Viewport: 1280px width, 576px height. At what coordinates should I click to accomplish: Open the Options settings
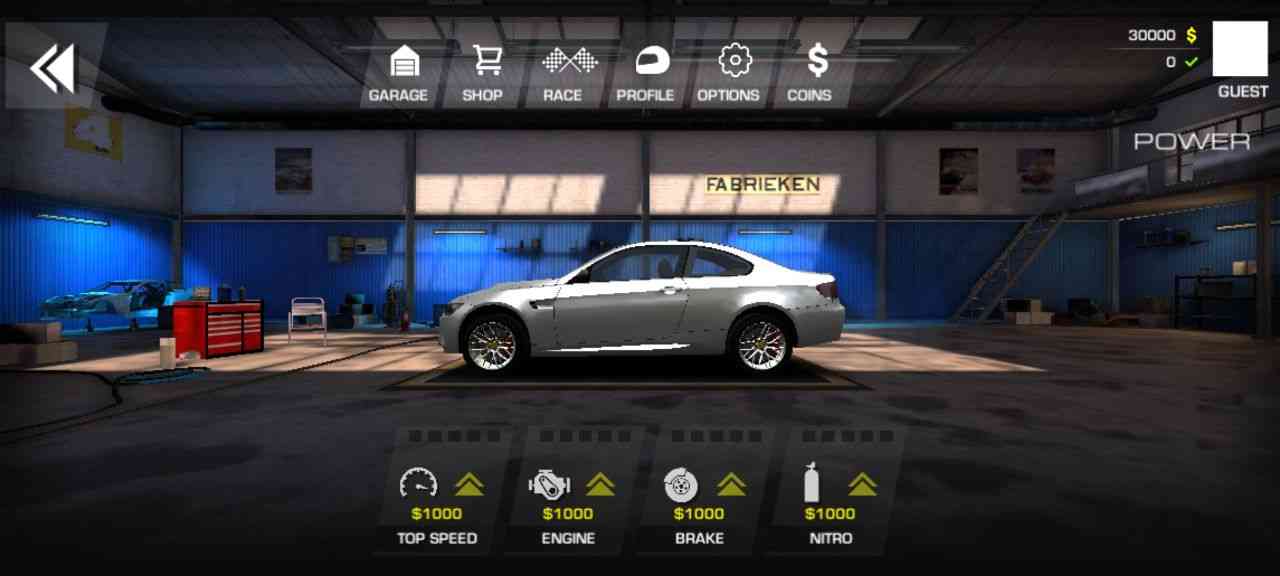click(x=729, y=74)
